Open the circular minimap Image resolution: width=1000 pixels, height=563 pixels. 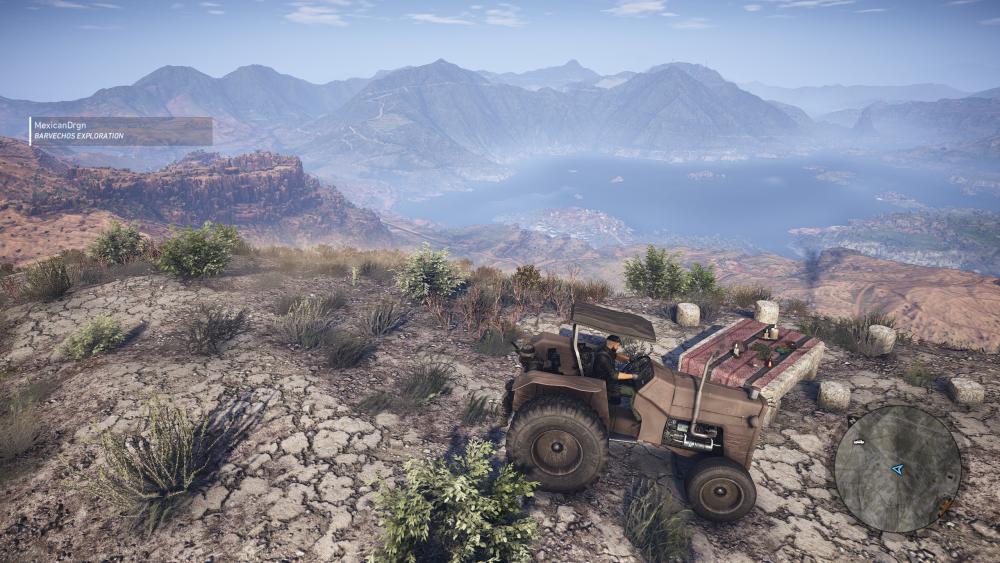point(897,468)
